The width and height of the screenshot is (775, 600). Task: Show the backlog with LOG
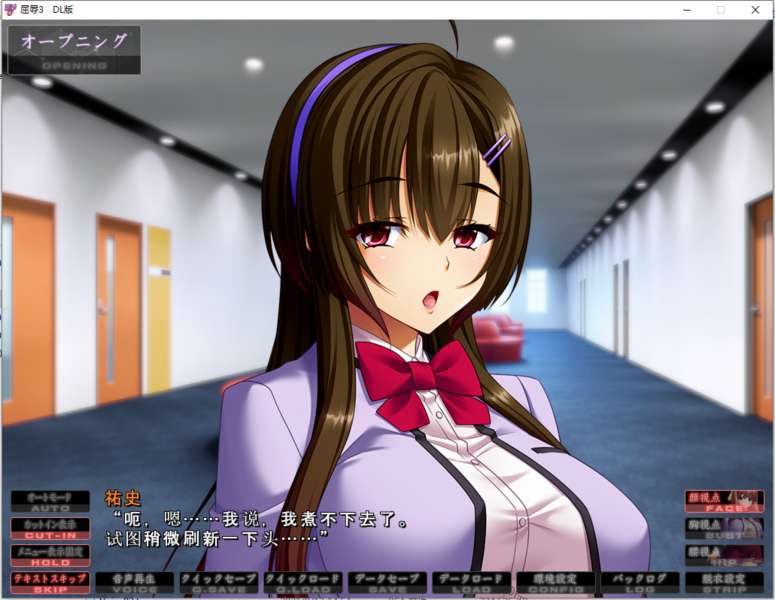pos(639,582)
